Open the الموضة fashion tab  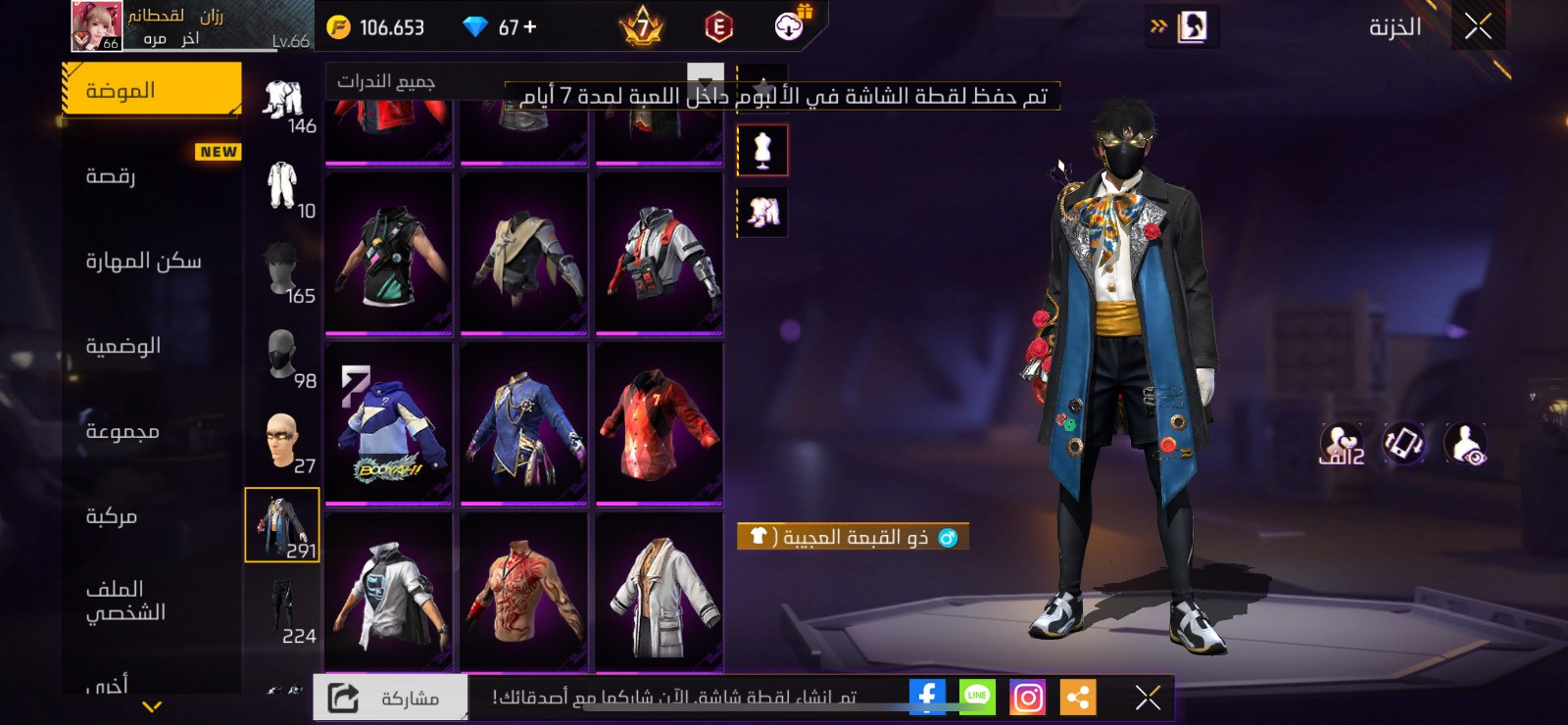tap(152, 90)
